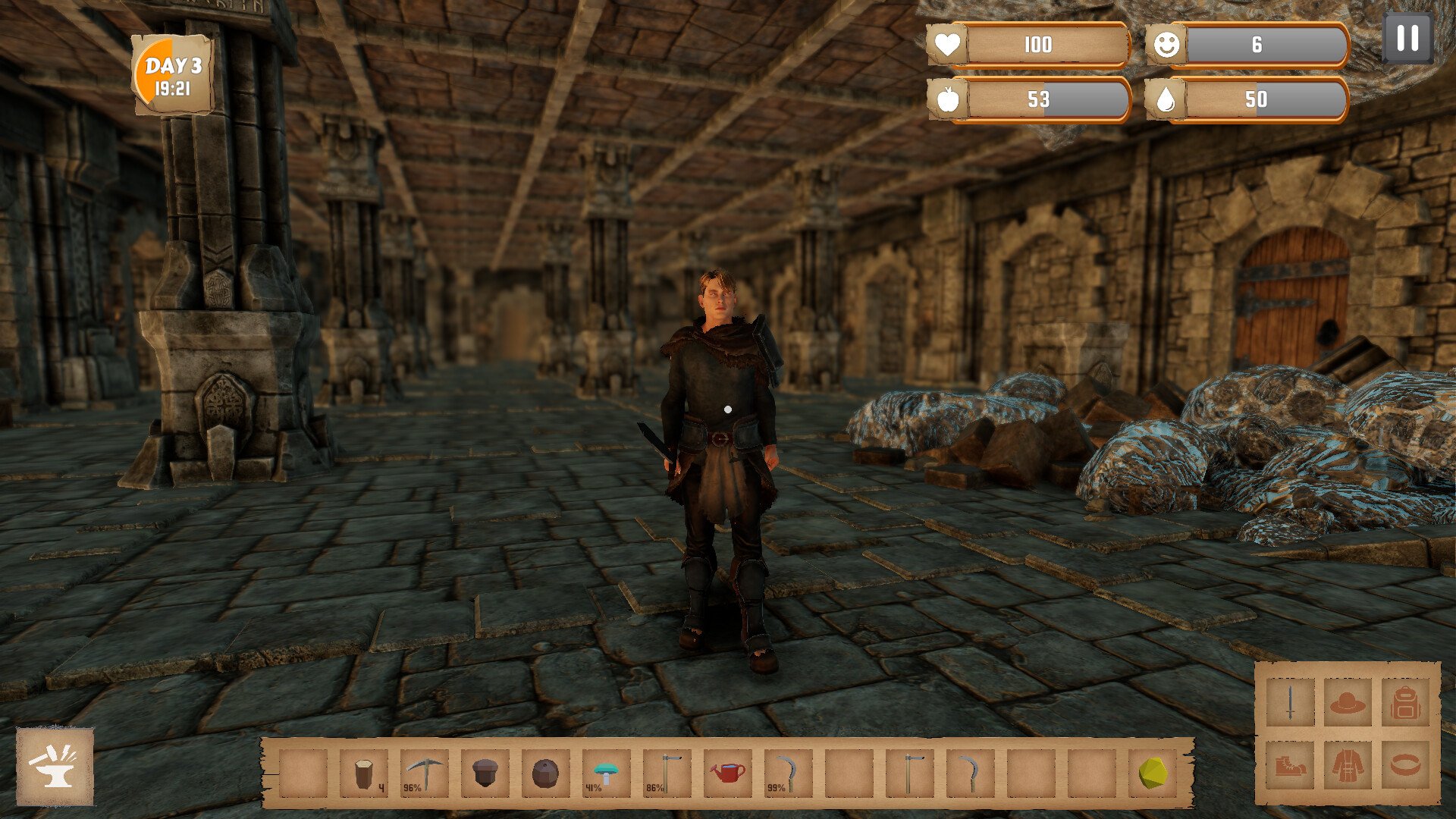The width and height of the screenshot is (1456, 819).
Task: Choose the acorn in the hotbar
Action: pos(485,773)
